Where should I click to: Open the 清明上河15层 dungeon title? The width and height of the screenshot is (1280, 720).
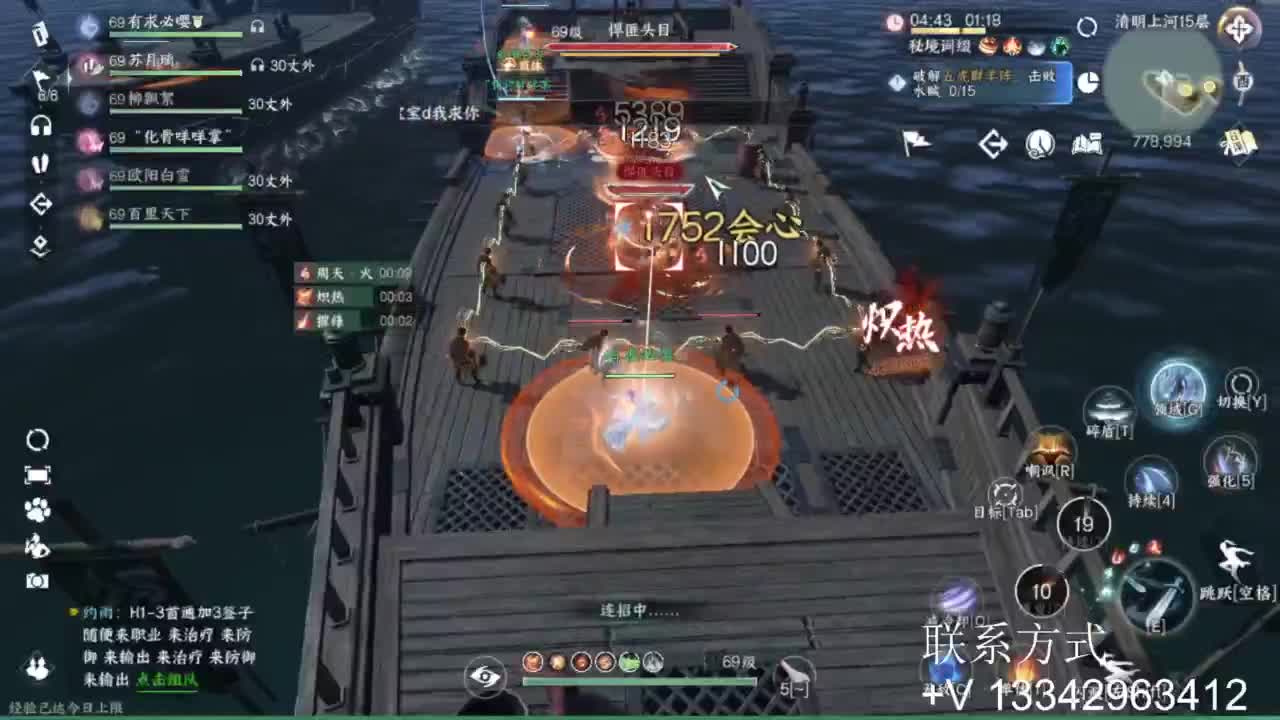(x=1163, y=22)
